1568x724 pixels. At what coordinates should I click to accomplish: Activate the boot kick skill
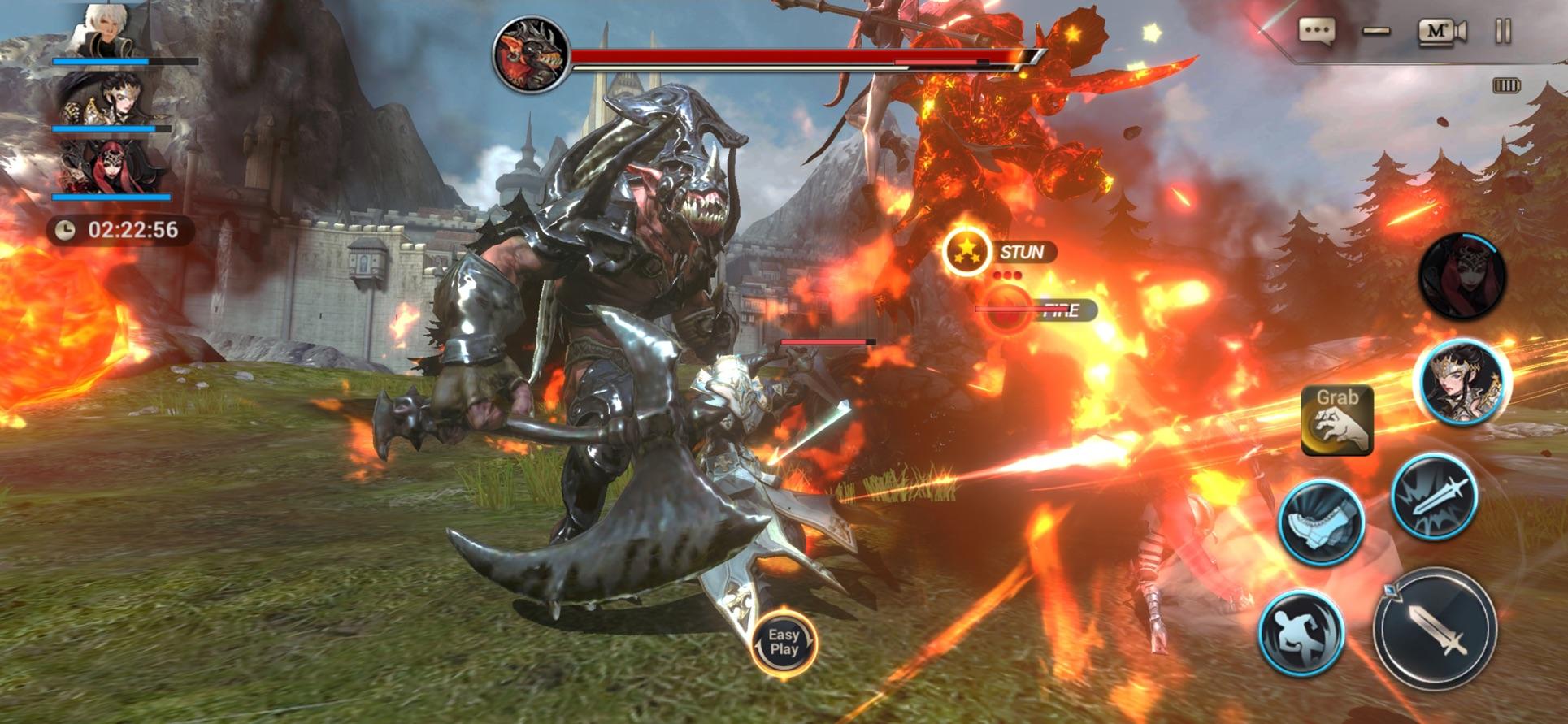(1321, 522)
